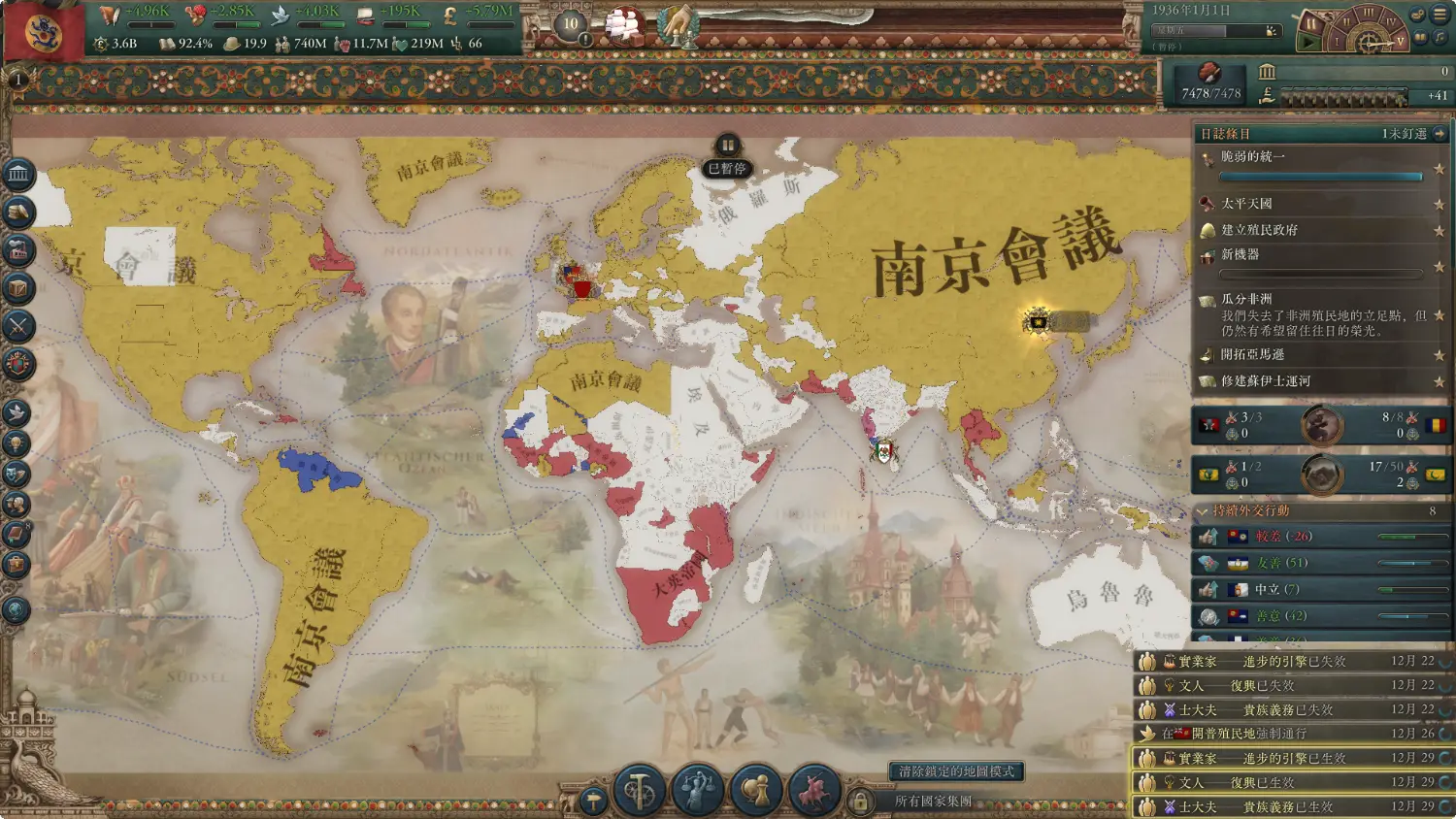Open the music player note icon
Screen dimensions: 1456x819
click(1439, 38)
